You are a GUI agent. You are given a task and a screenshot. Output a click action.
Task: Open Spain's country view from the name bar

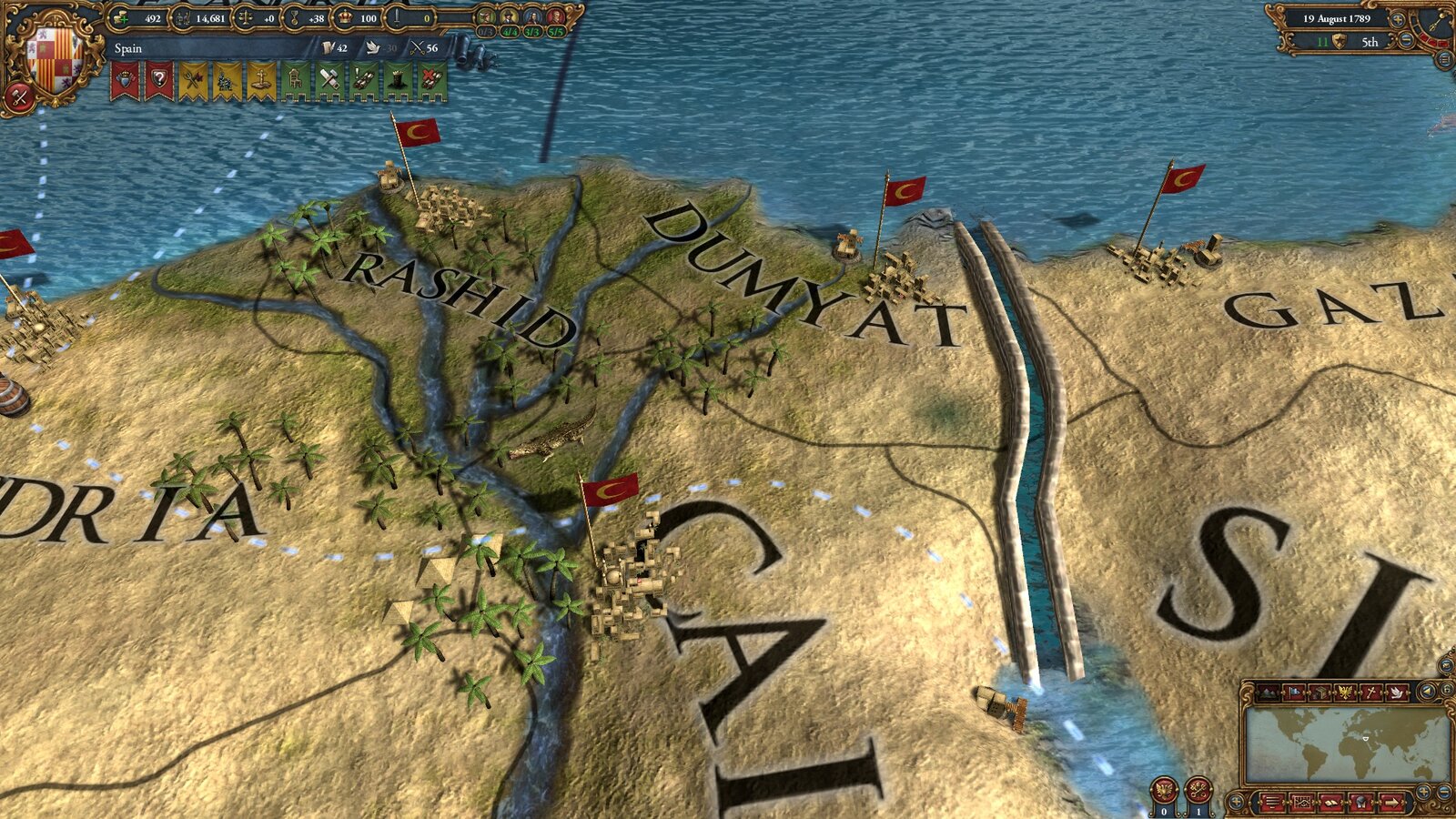[x=127, y=48]
